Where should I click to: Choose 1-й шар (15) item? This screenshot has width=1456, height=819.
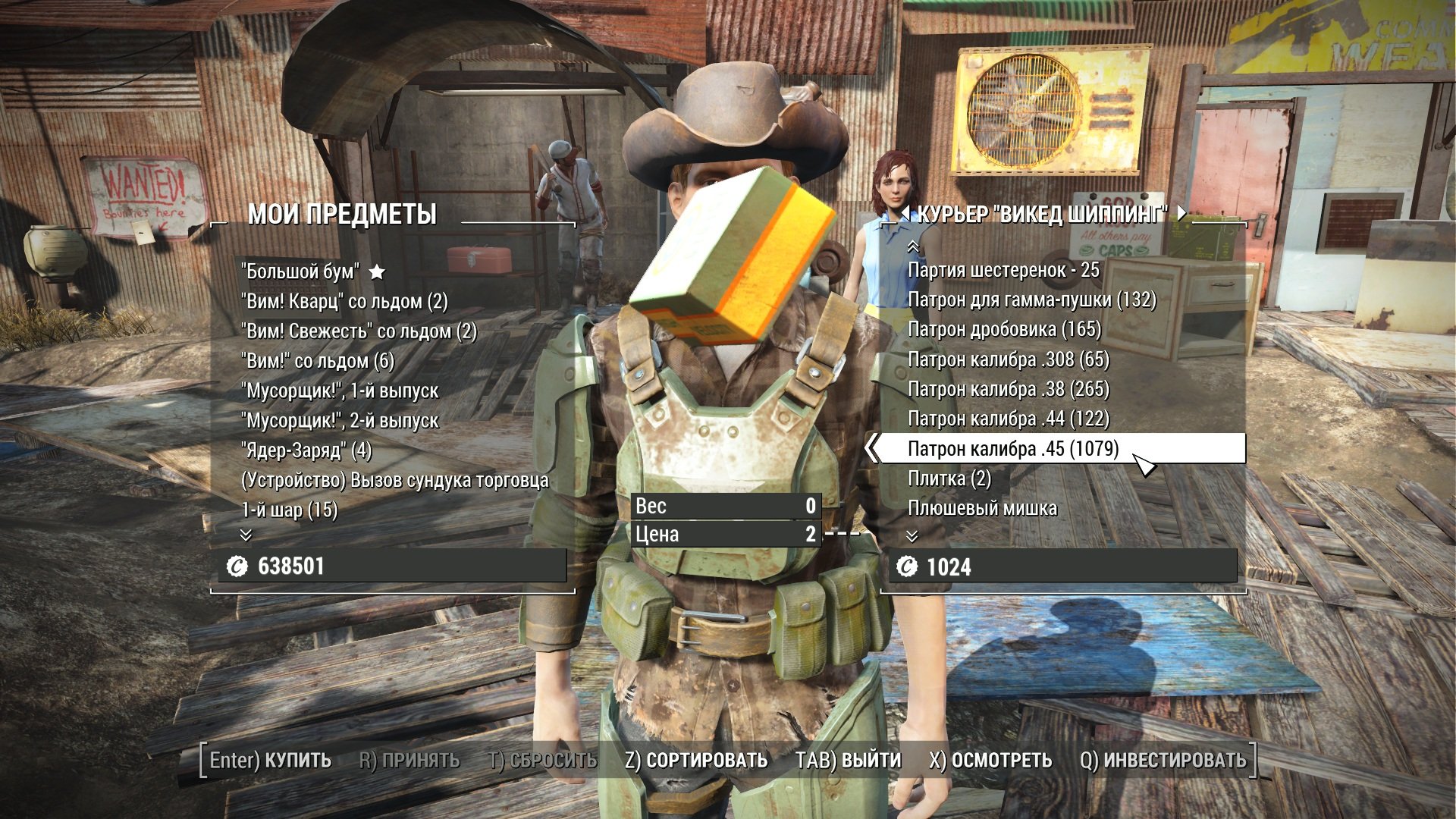tap(290, 510)
